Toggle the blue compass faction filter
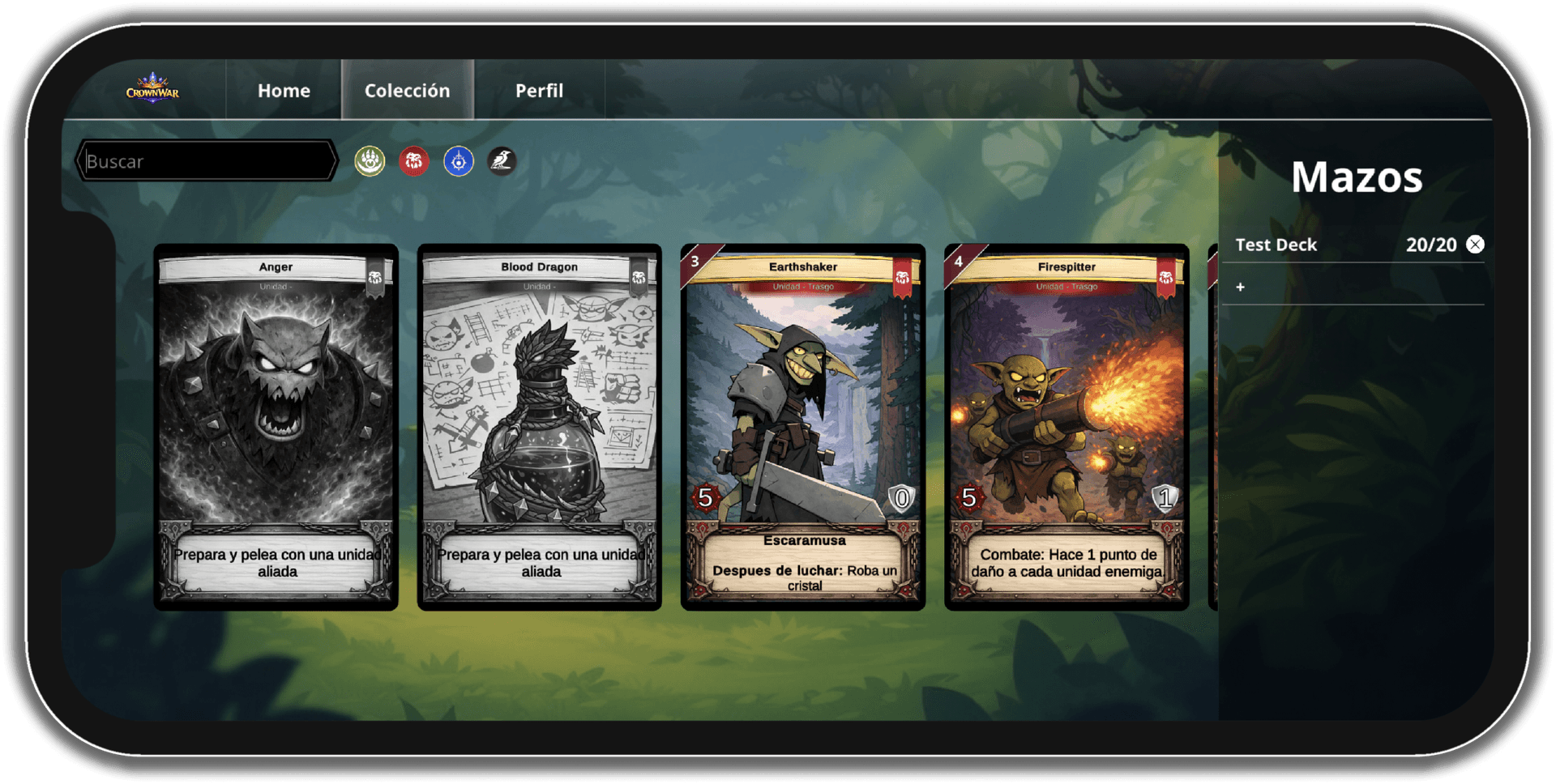The height and width of the screenshot is (784, 1556). (x=457, y=162)
